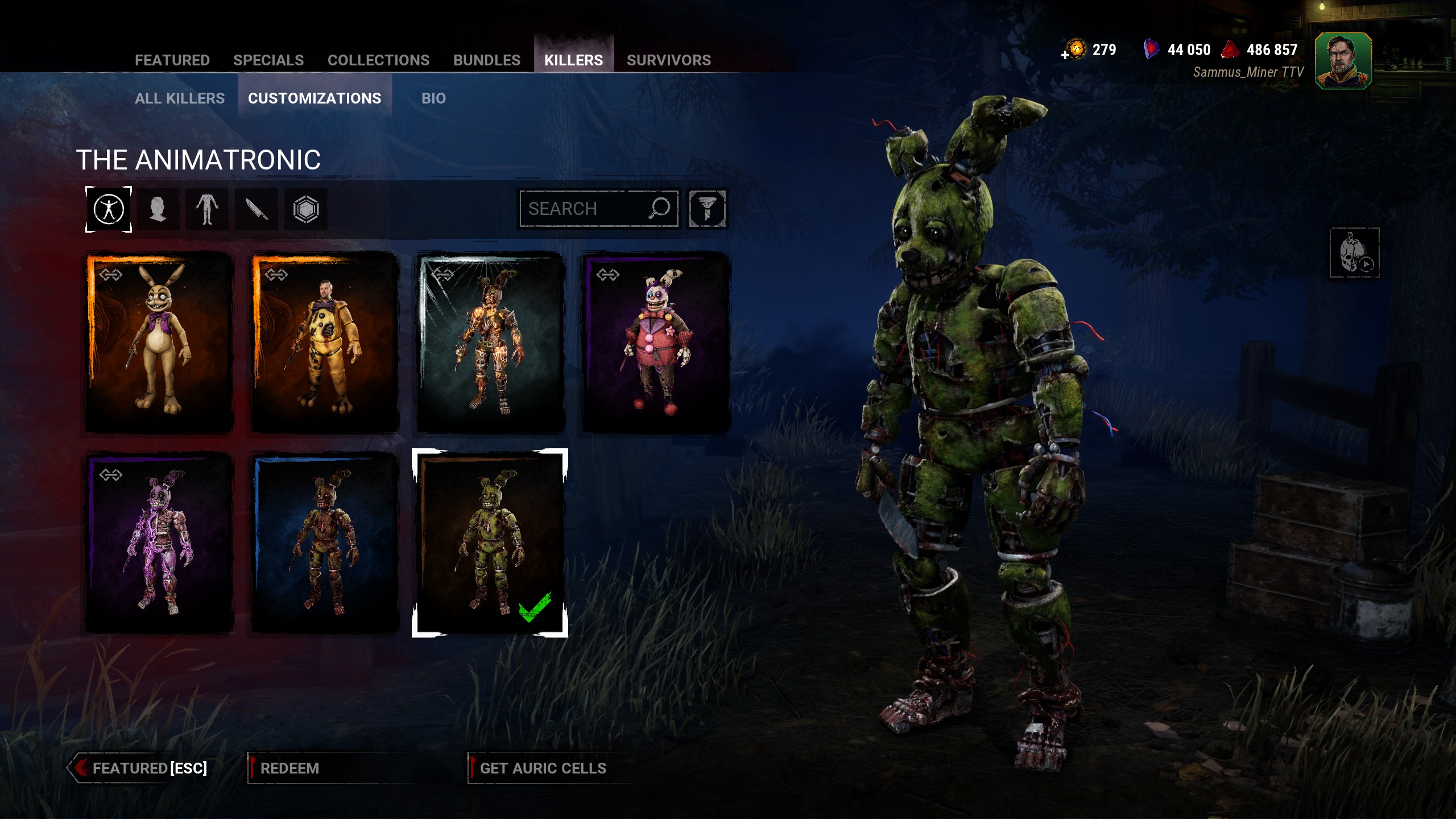
Task: Go to the Bundles tab
Action: pos(486,60)
